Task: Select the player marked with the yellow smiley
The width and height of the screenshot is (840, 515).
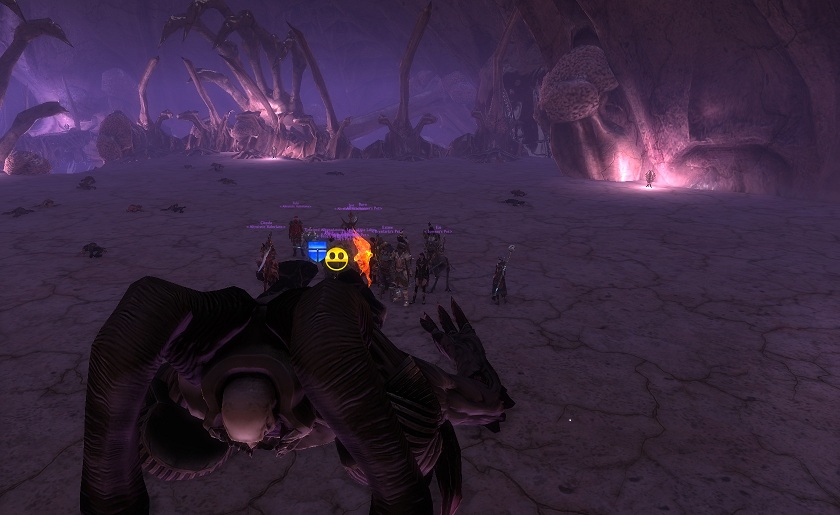Action: click(337, 260)
